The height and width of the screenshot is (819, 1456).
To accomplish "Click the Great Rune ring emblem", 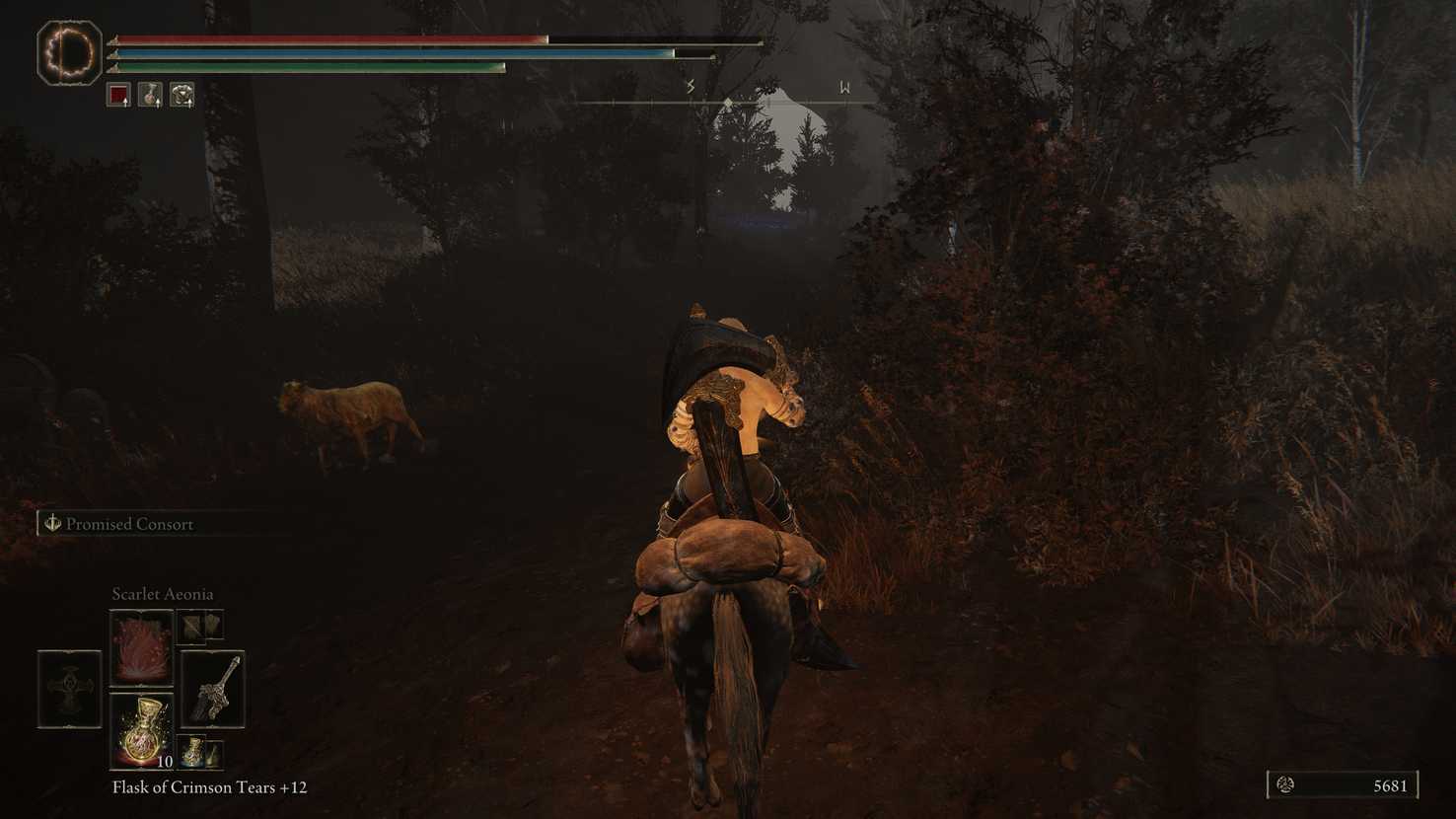I will (x=69, y=52).
